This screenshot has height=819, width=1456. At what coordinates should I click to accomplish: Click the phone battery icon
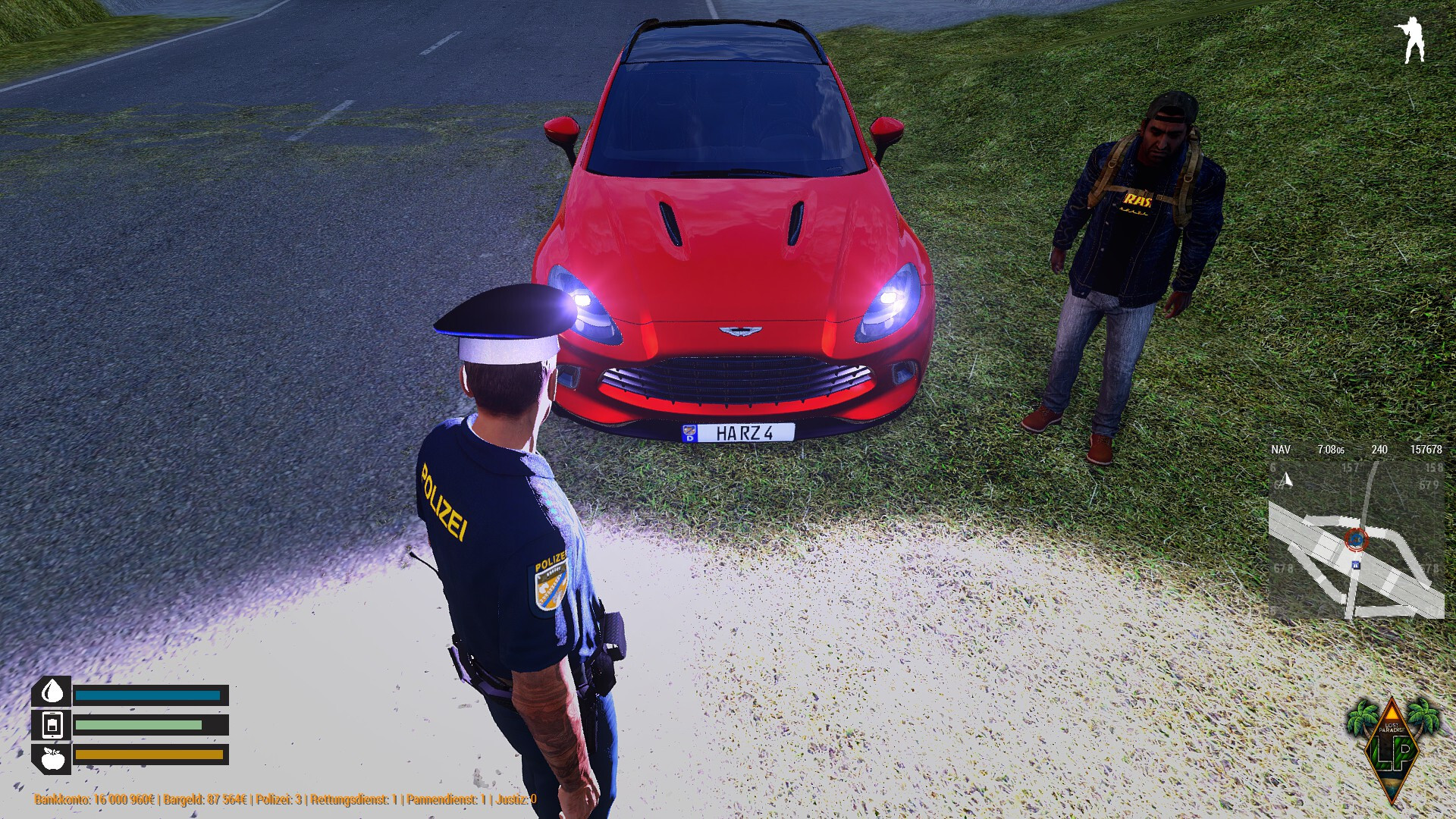coord(52,725)
